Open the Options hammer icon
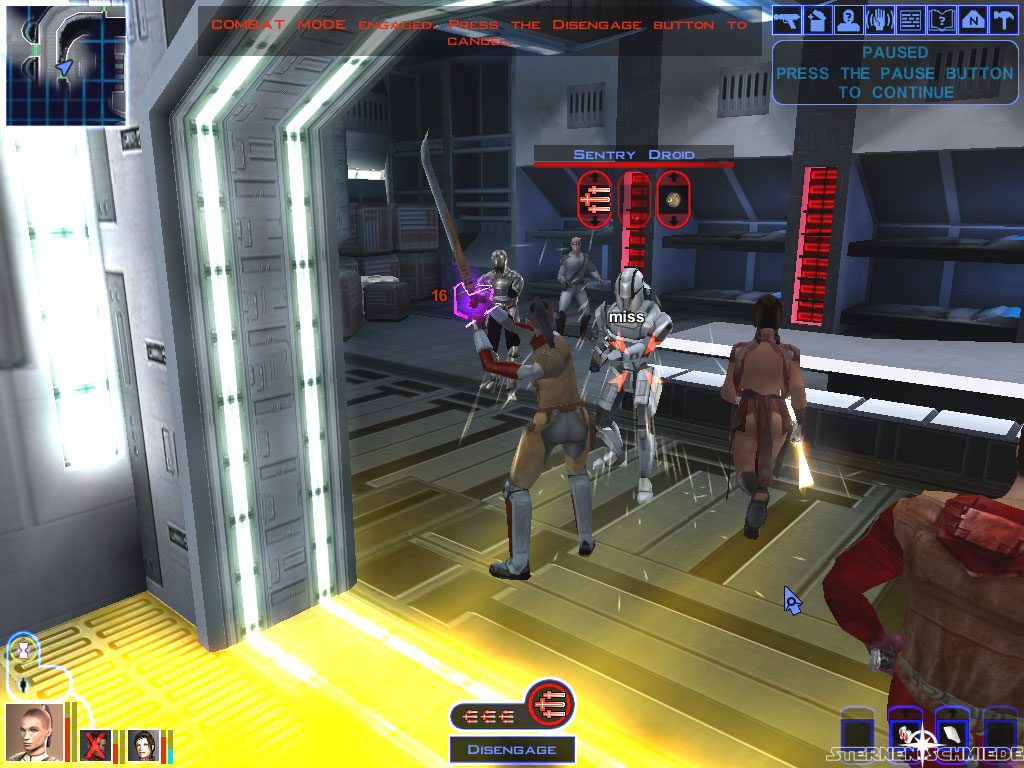This screenshot has height=768, width=1024. 1002,19
